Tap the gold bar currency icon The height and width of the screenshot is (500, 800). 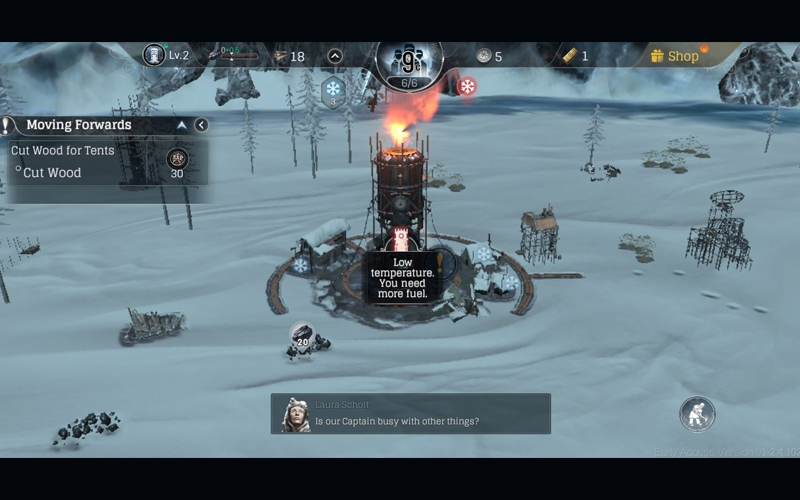[x=570, y=56]
